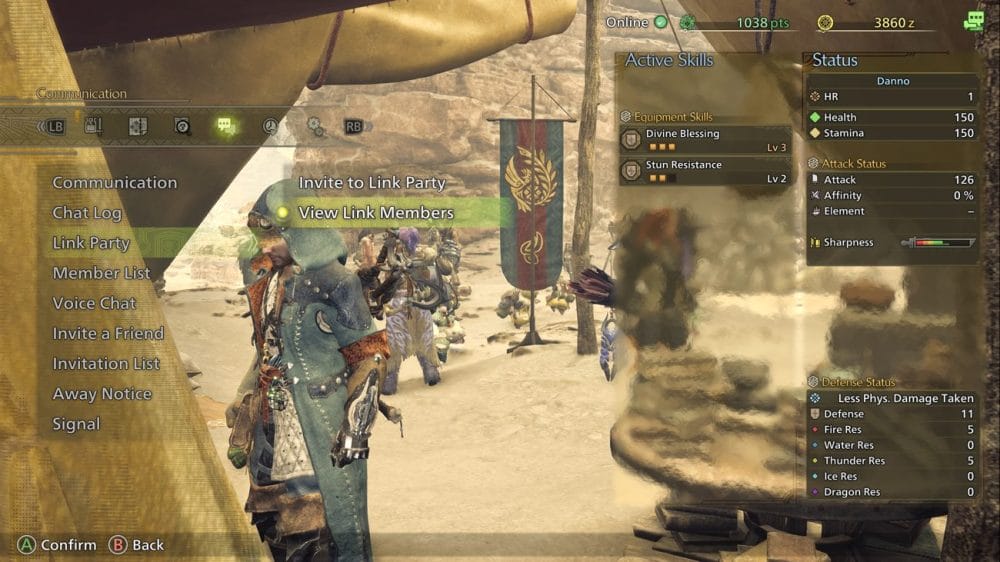Select the Stun Resistance equipment skill
This screenshot has height=562, width=1000.
pos(705,171)
